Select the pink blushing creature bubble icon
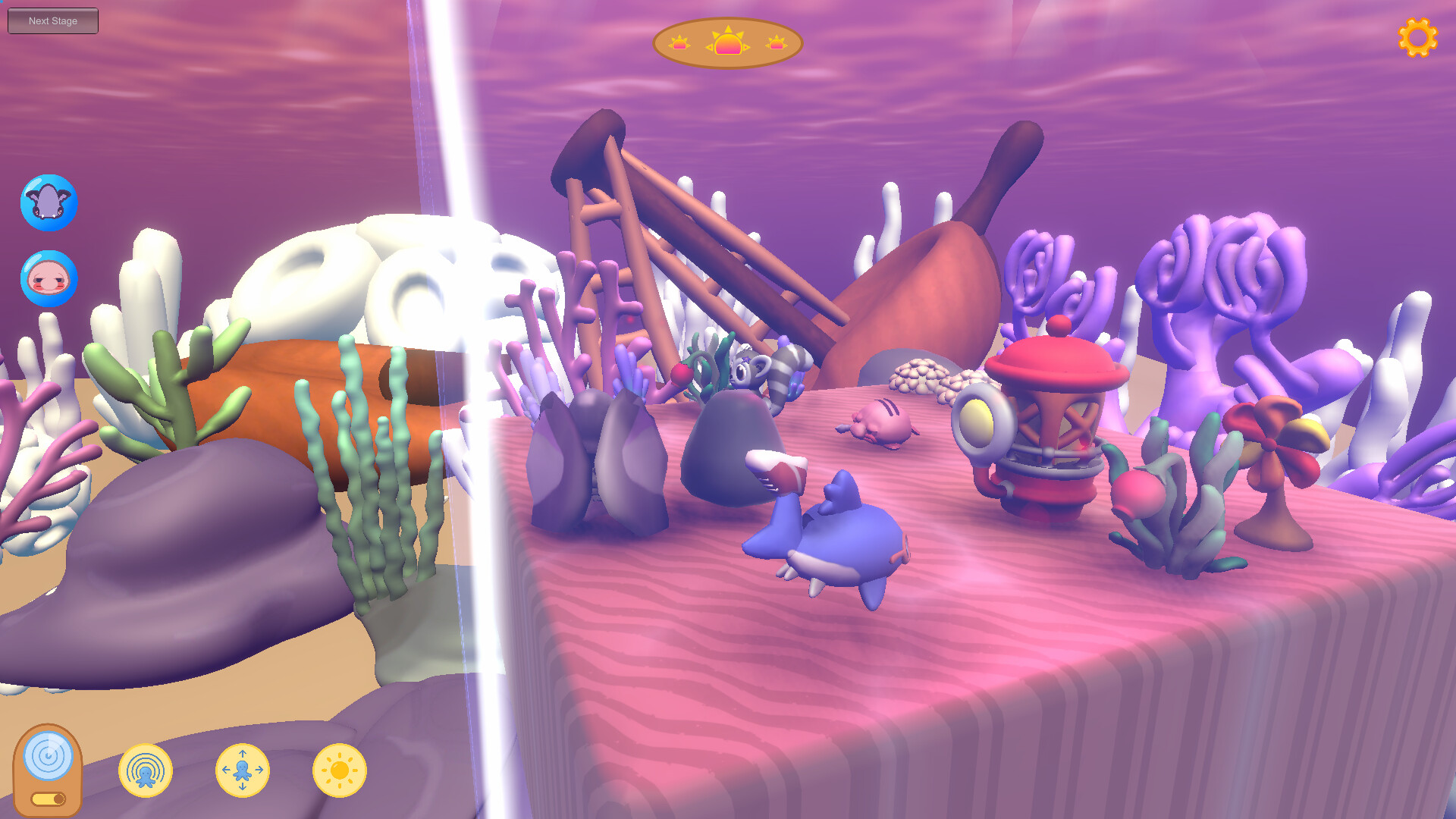Image resolution: width=1456 pixels, height=819 pixels. click(48, 279)
